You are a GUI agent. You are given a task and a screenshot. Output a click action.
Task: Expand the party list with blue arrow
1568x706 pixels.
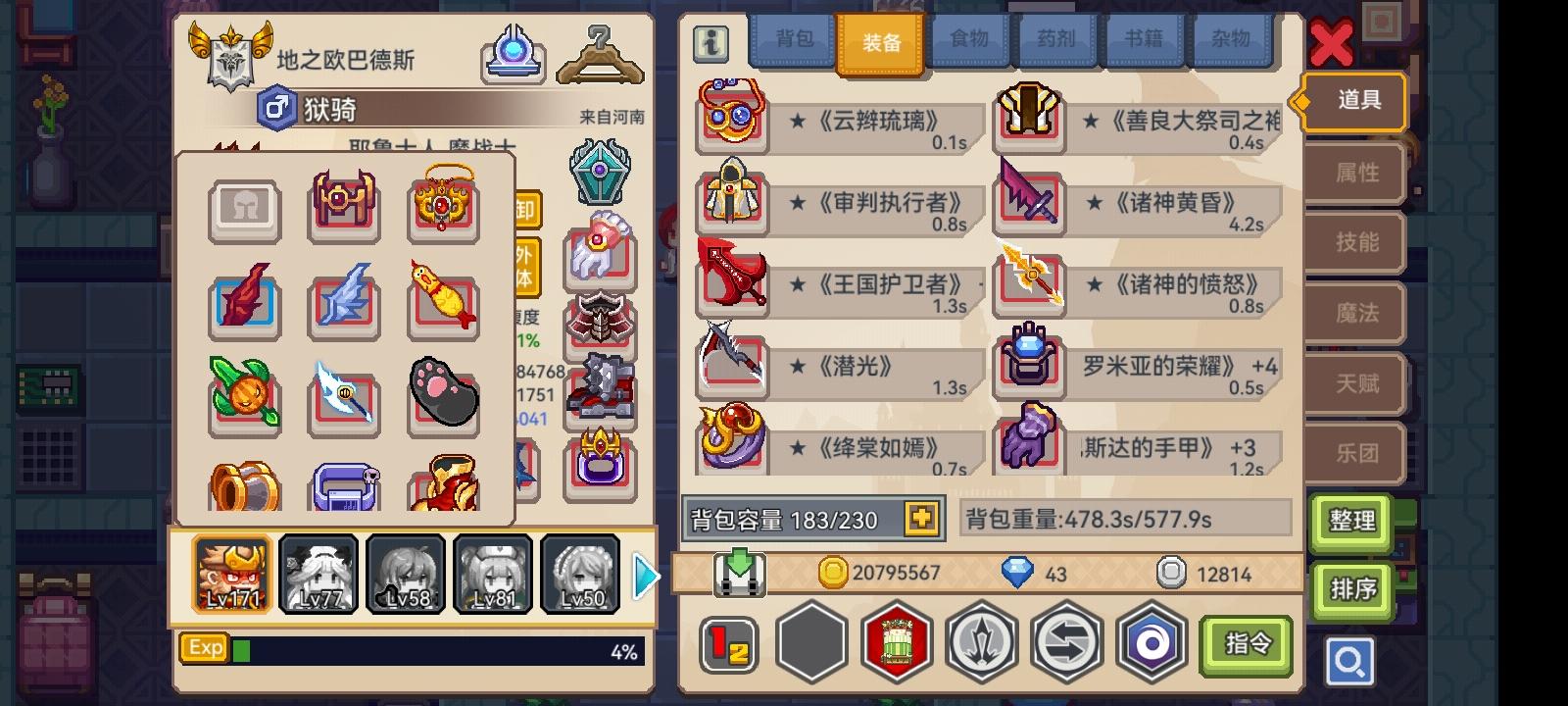pos(646,577)
